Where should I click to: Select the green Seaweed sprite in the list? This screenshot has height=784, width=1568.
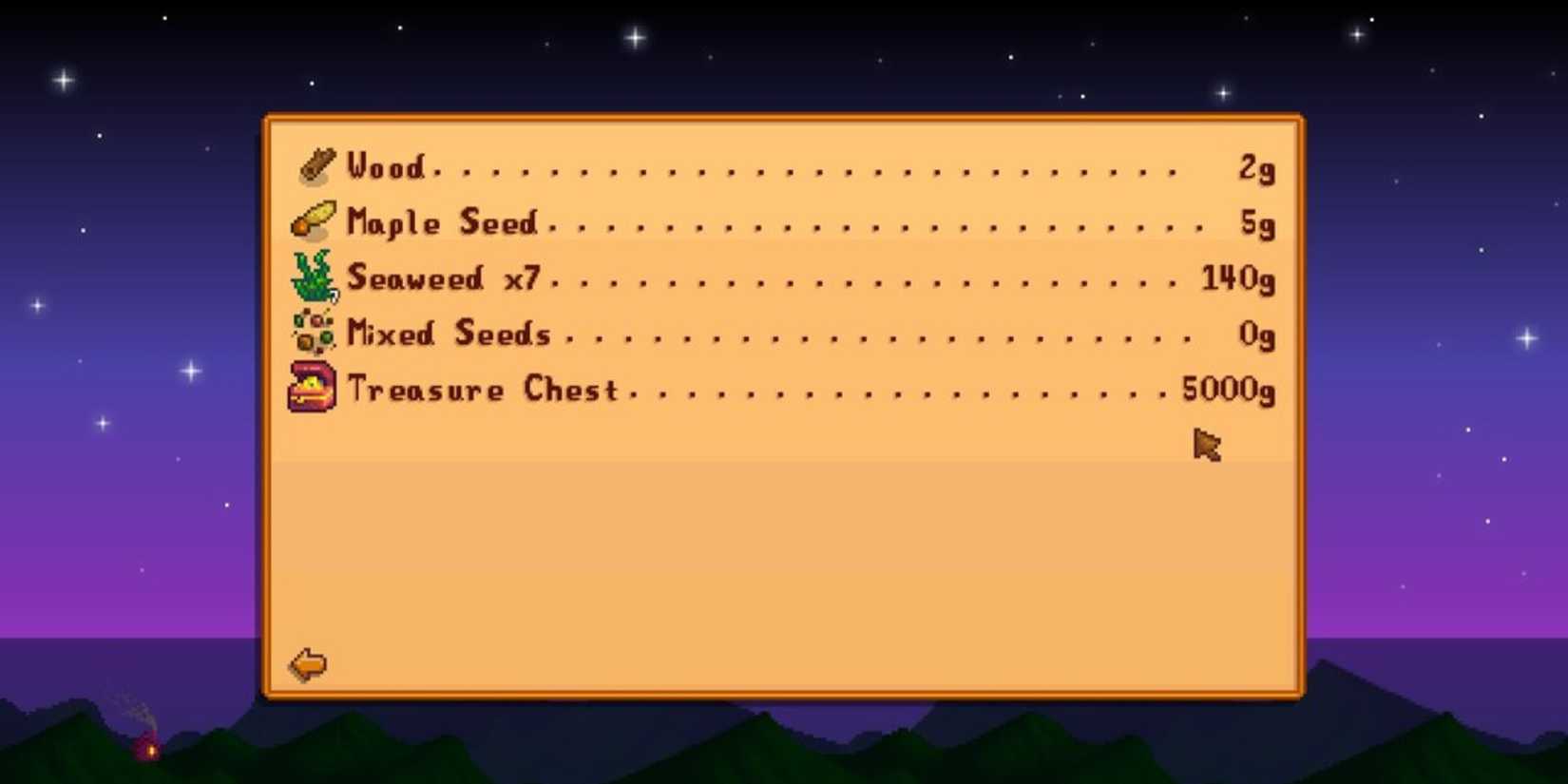(310, 276)
